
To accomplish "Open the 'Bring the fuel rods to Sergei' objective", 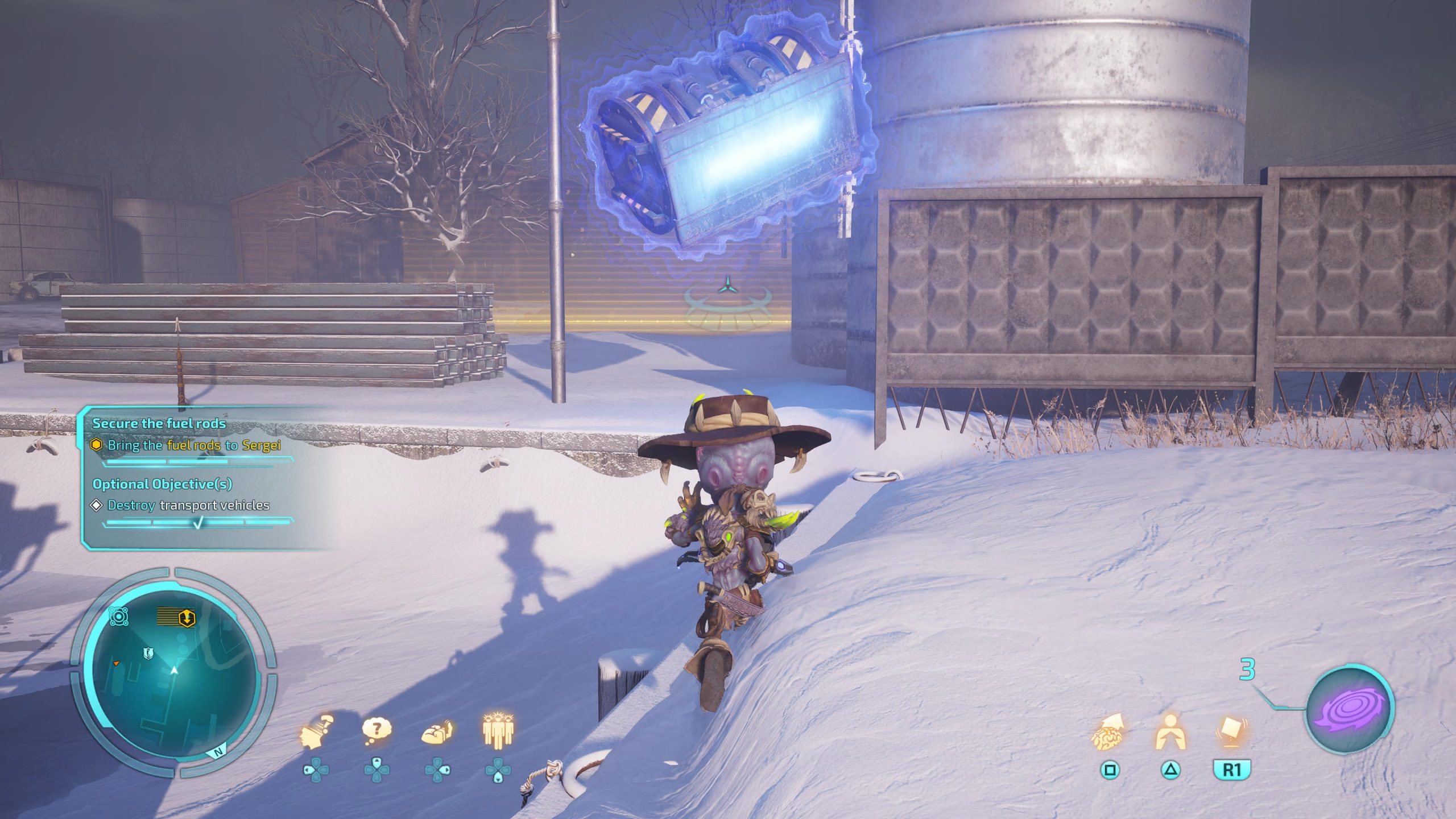I will (193, 445).
